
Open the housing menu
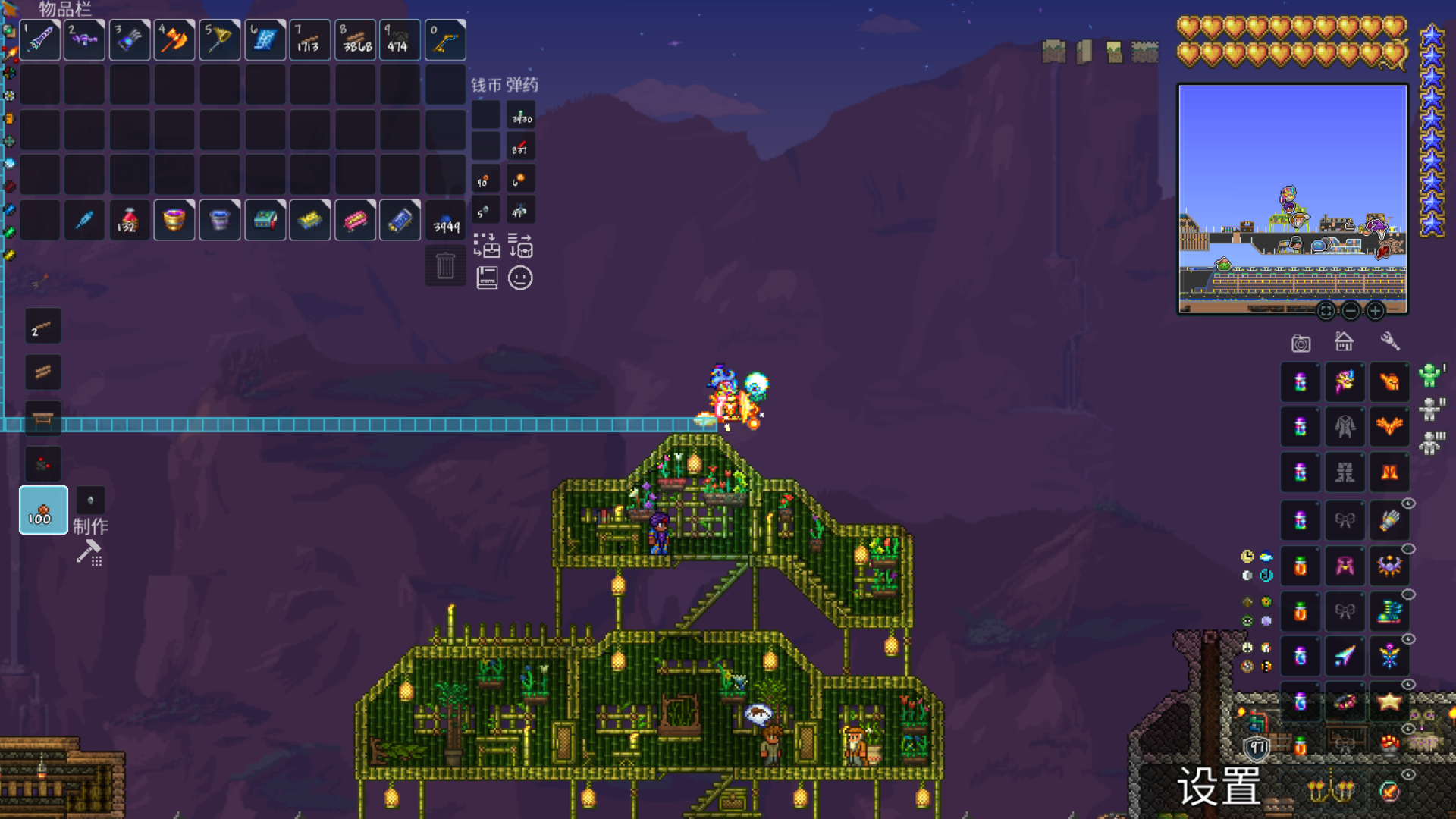click(x=1344, y=342)
